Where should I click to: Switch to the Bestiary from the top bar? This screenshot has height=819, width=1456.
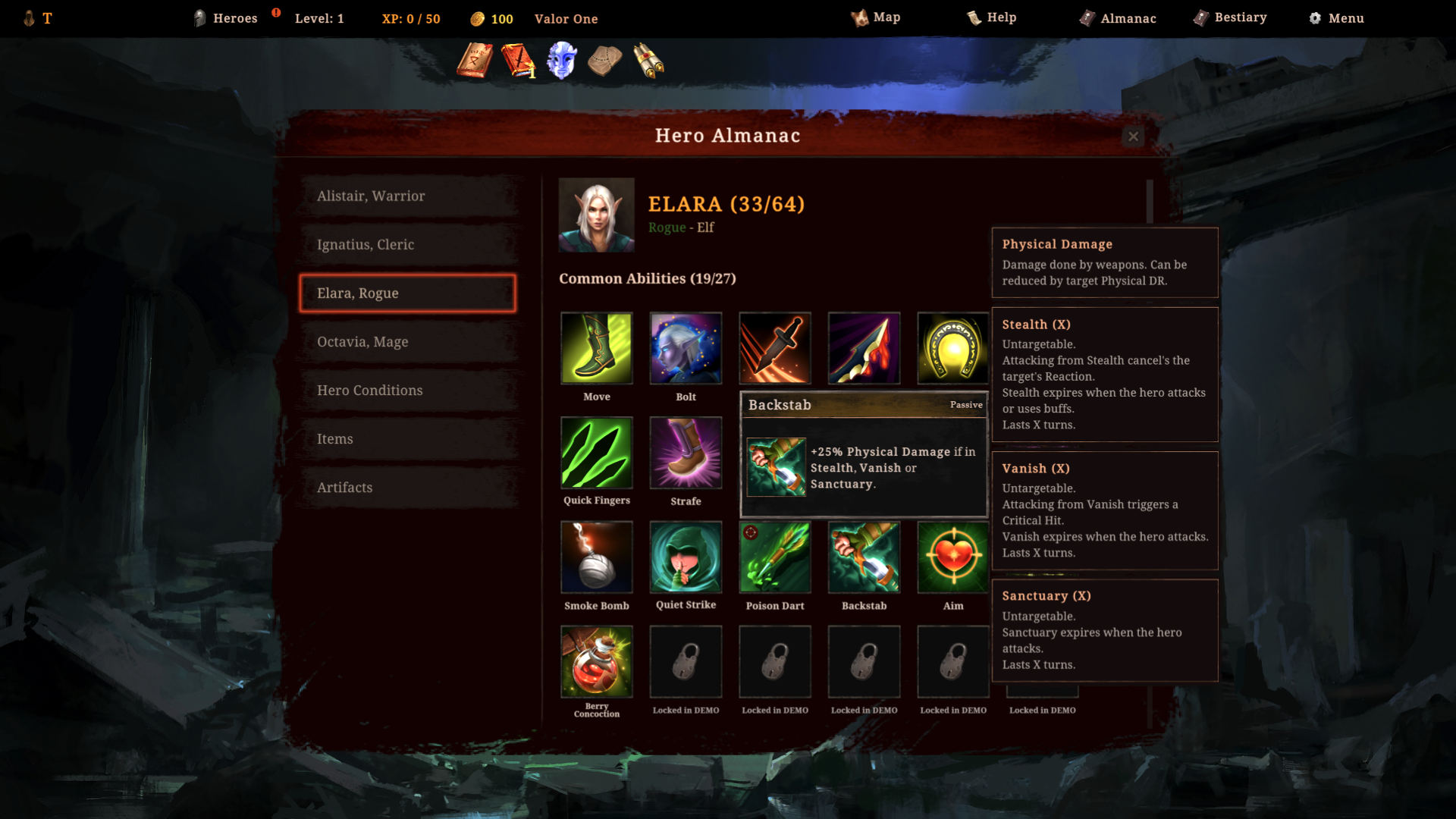click(1229, 17)
